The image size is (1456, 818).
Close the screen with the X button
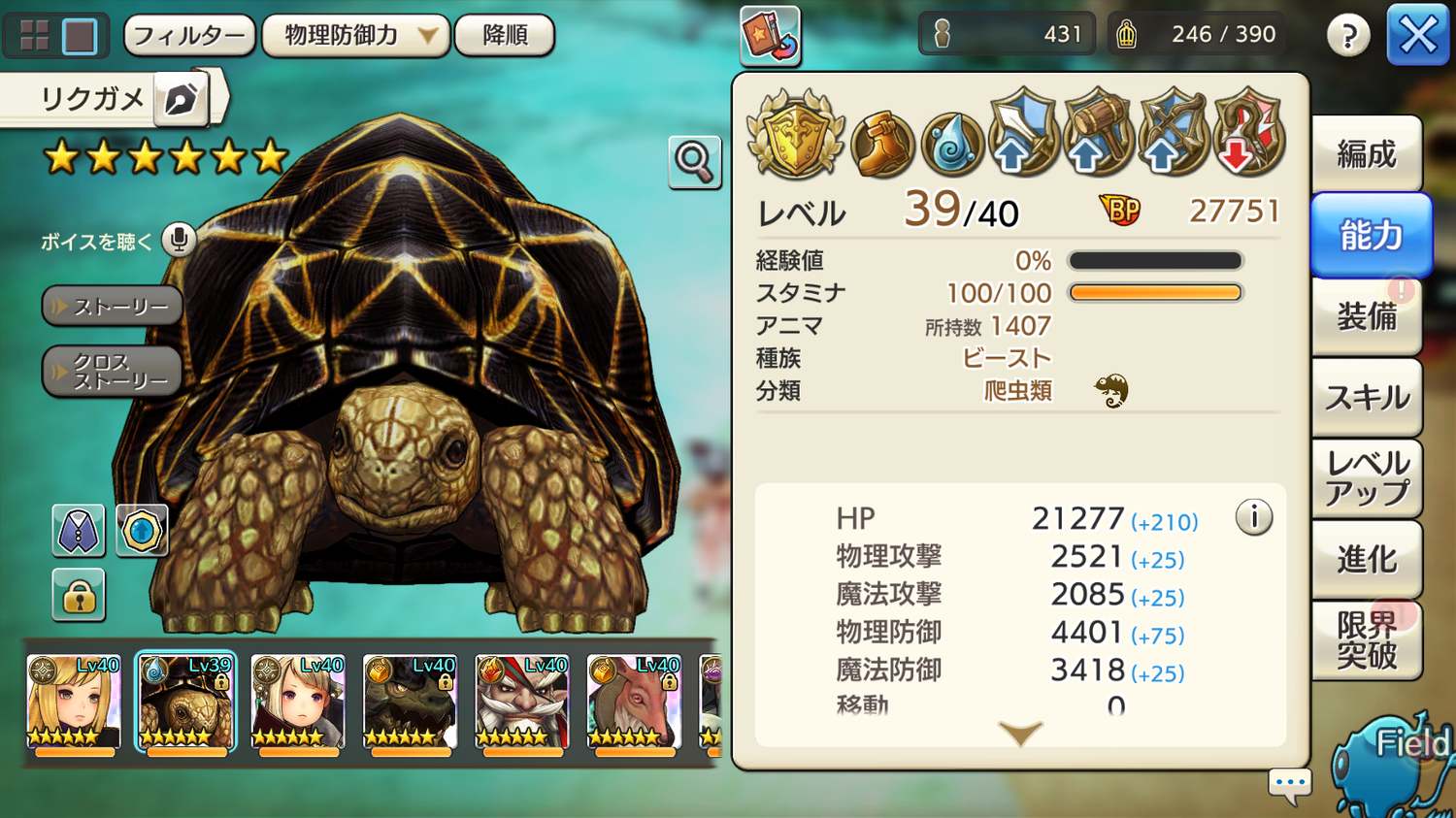tap(1417, 36)
